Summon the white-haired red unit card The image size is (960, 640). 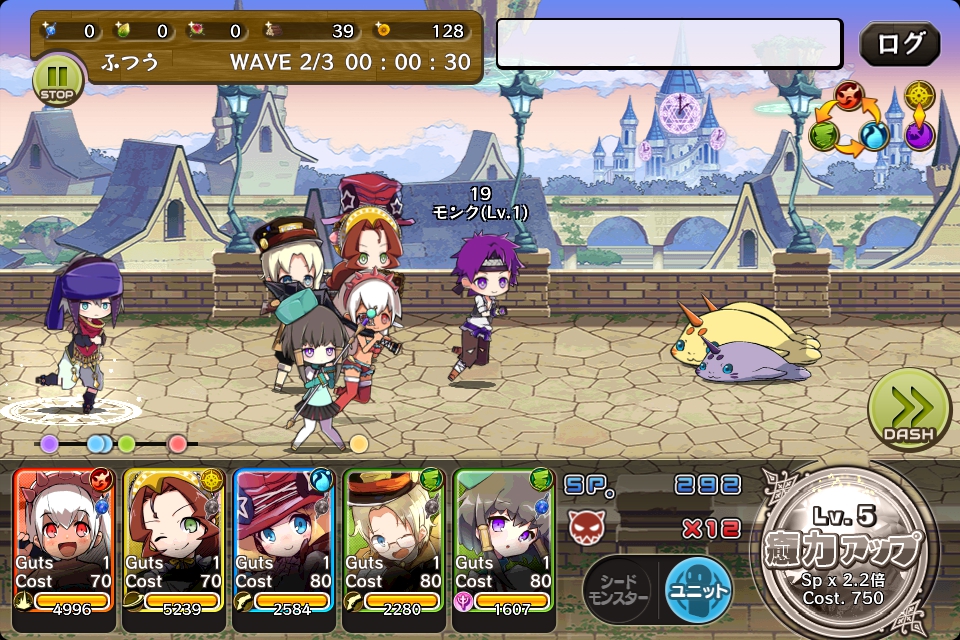pos(64,540)
